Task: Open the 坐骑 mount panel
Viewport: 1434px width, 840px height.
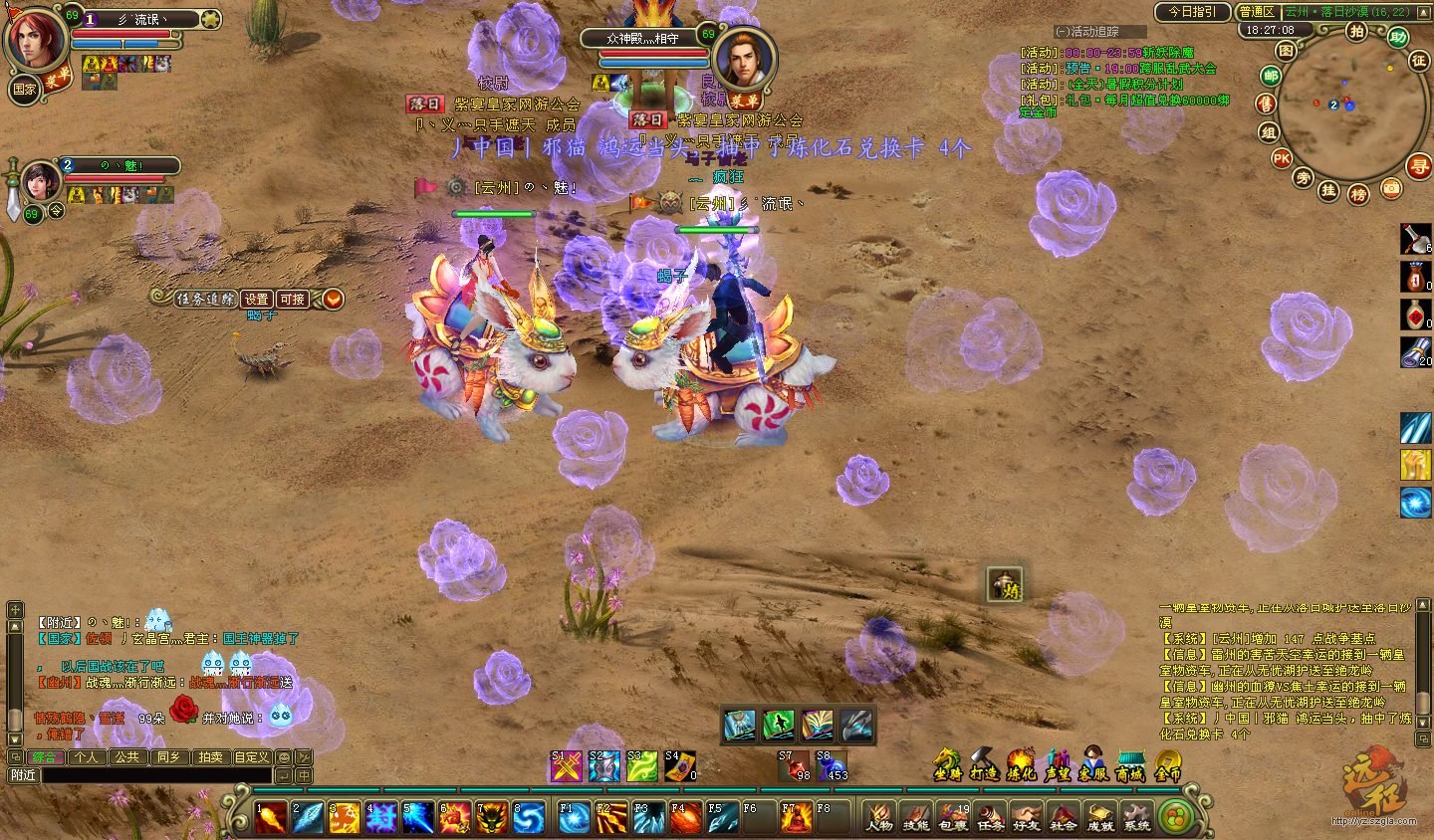Action: pyautogui.click(x=947, y=764)
